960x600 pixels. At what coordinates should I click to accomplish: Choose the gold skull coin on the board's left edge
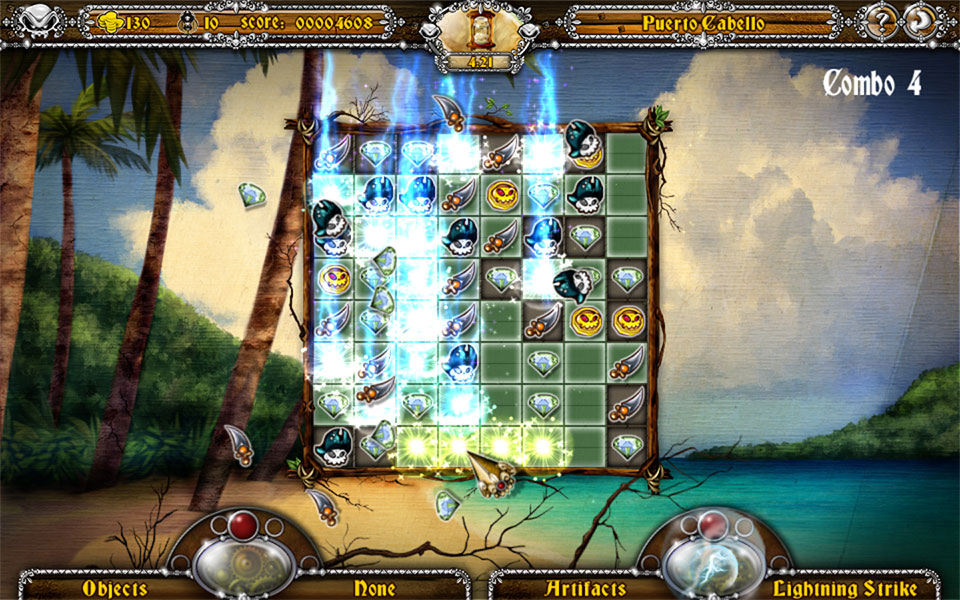pos(331,277)
